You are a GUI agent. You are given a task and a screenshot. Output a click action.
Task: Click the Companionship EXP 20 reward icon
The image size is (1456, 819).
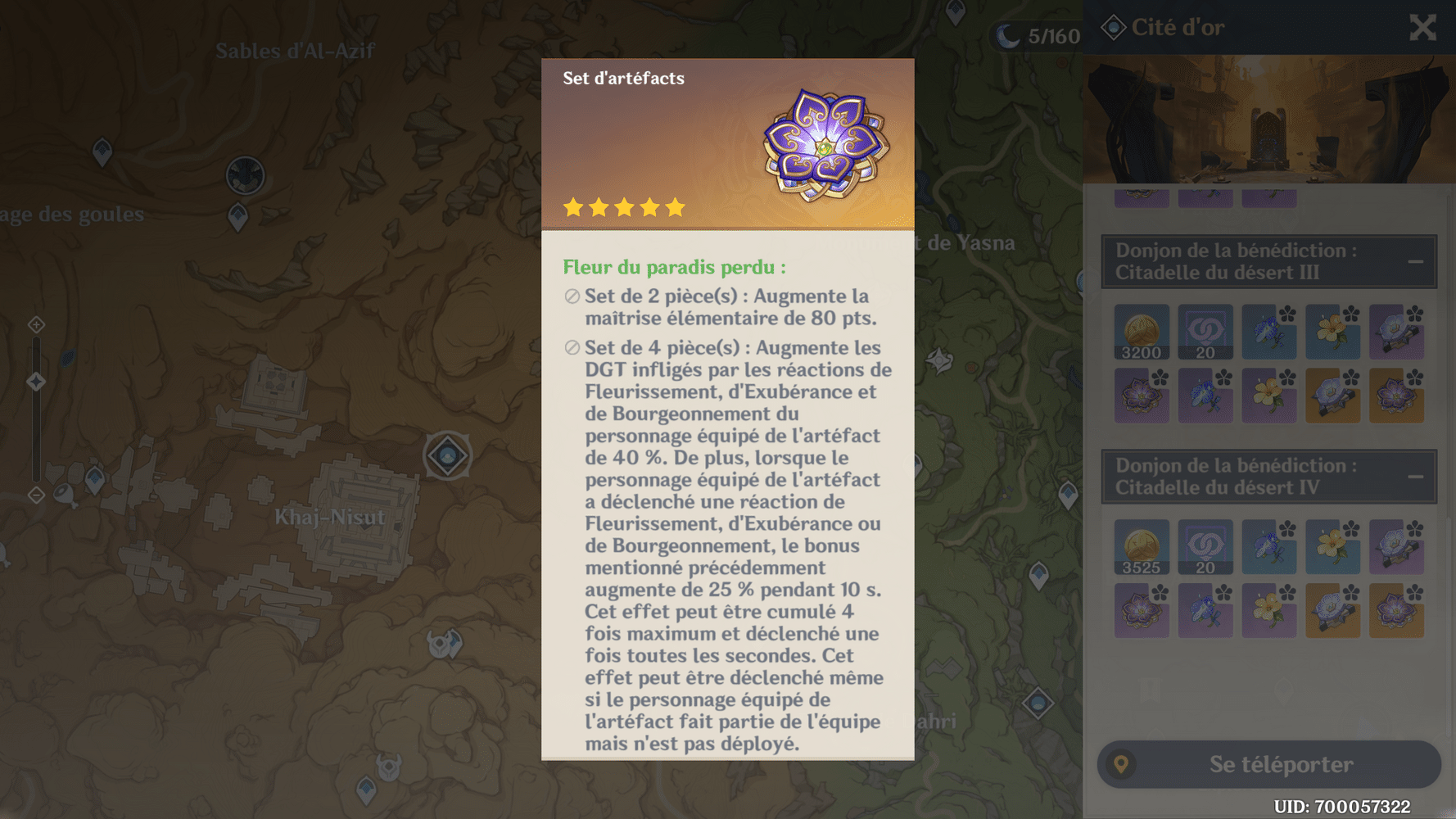pyautogui.click(x=1205, y=332)
